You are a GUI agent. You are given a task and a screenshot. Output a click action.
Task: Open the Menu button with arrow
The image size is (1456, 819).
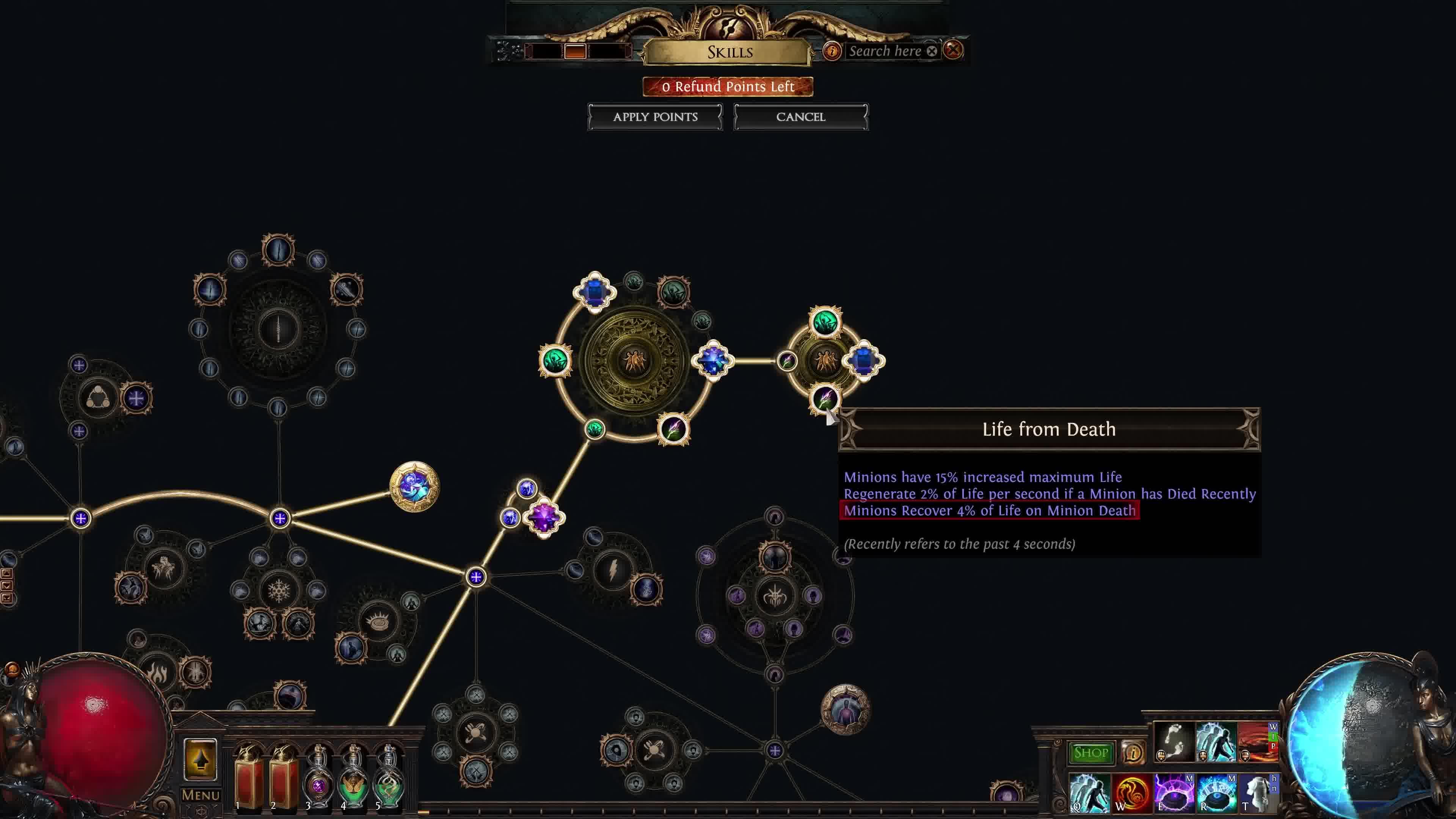pos(200,760)
